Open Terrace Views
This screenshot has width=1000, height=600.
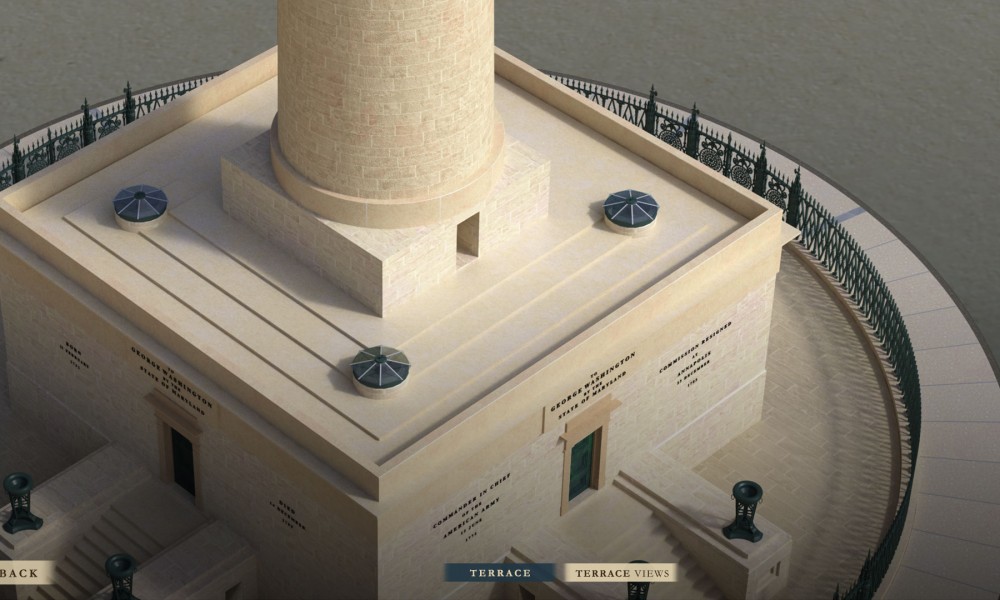[620, 573]
